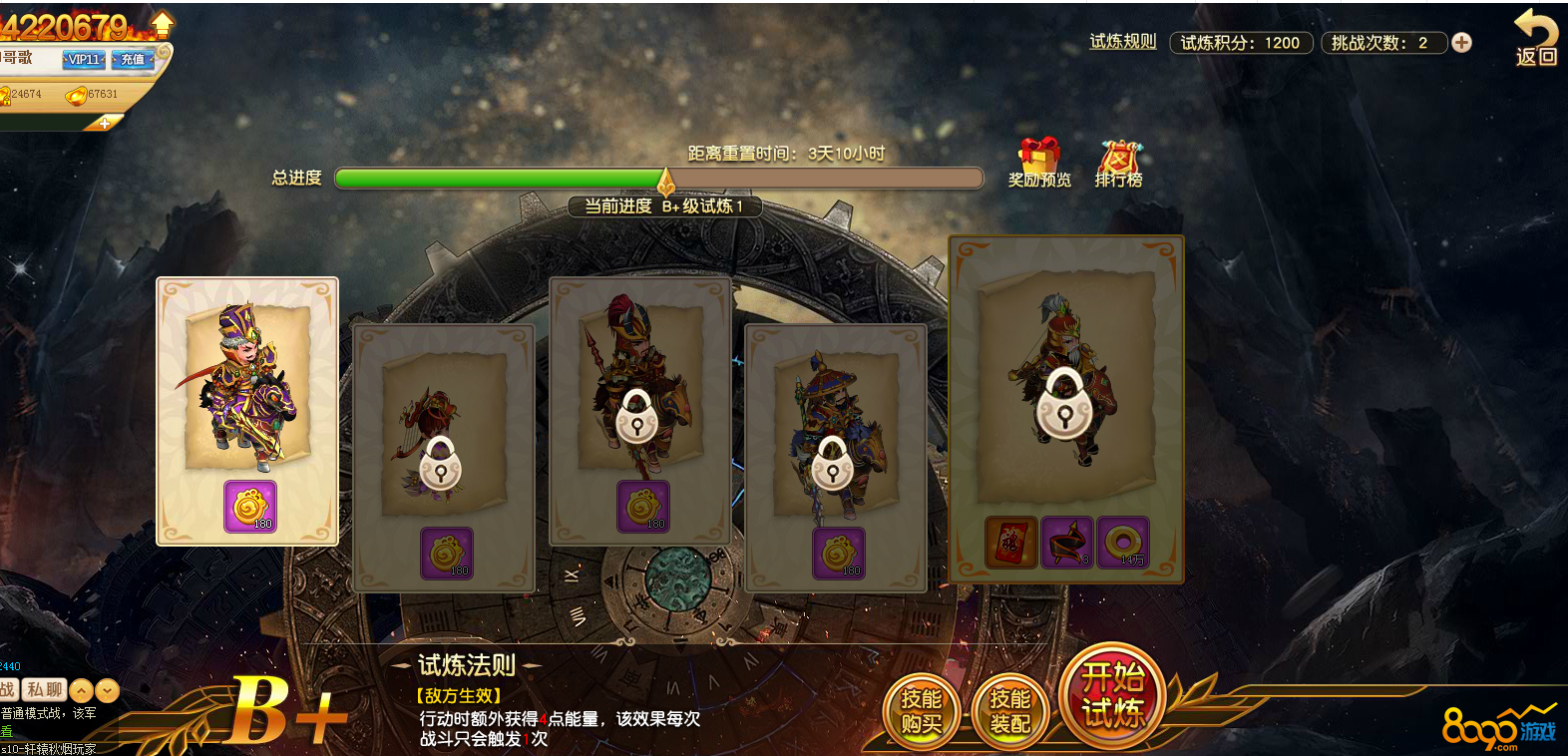Open the 技能装配 skill loadout button
The width and height of the screenshot is (1568, 756).
(x=1009, y=711)
